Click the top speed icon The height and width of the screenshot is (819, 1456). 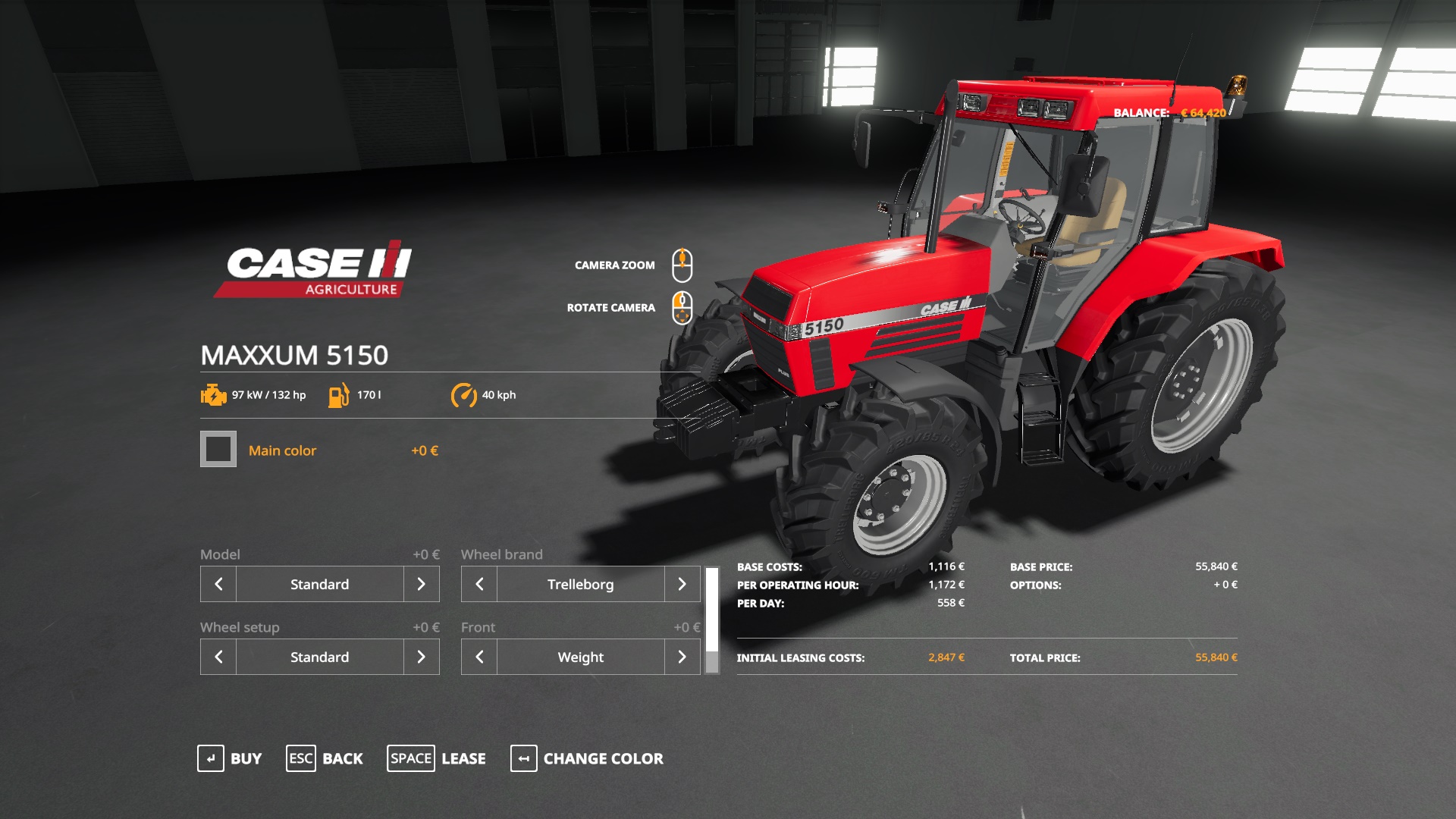[x=465, y=394]
